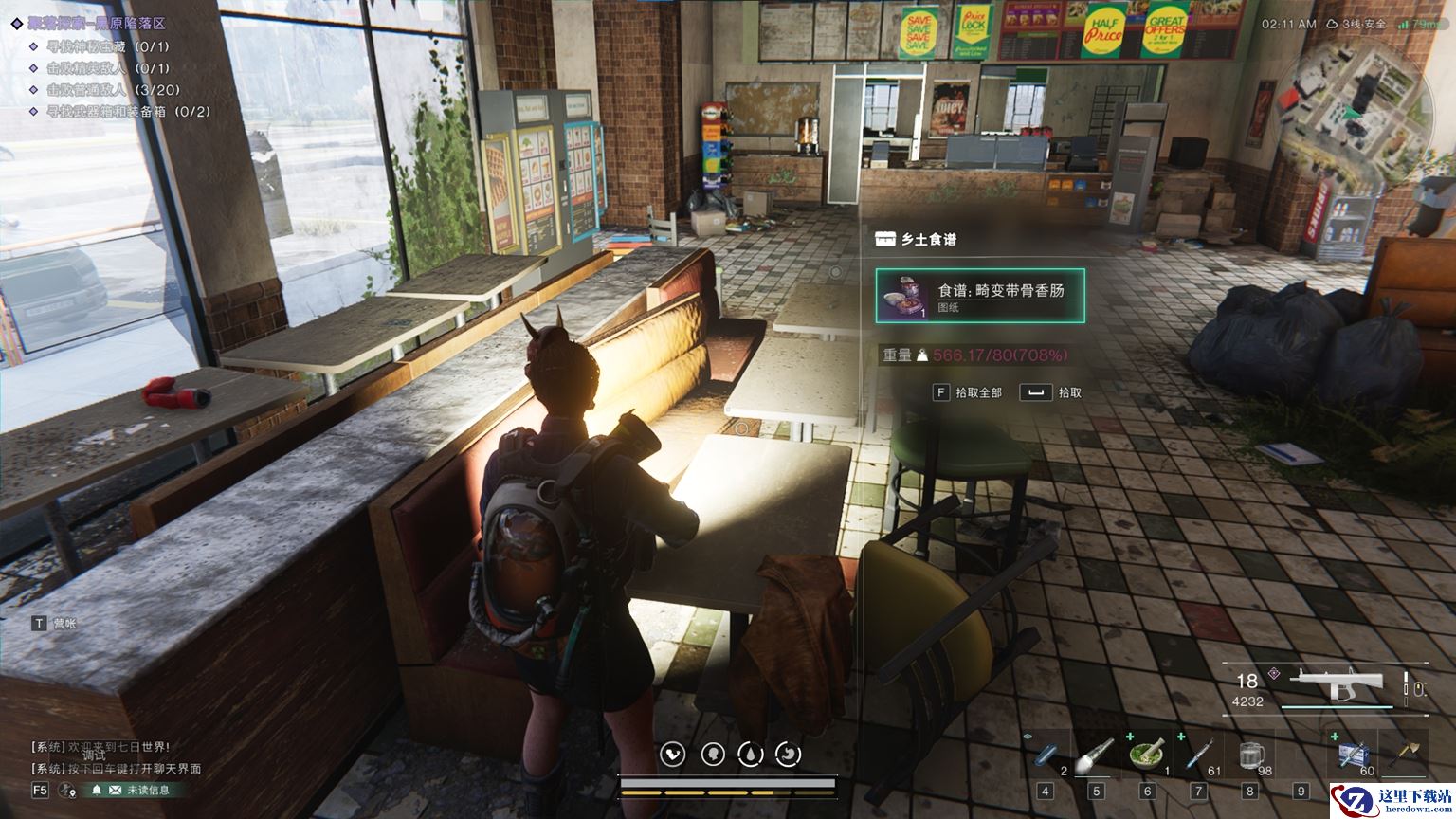Click the notification bell icon

(97, 790)
